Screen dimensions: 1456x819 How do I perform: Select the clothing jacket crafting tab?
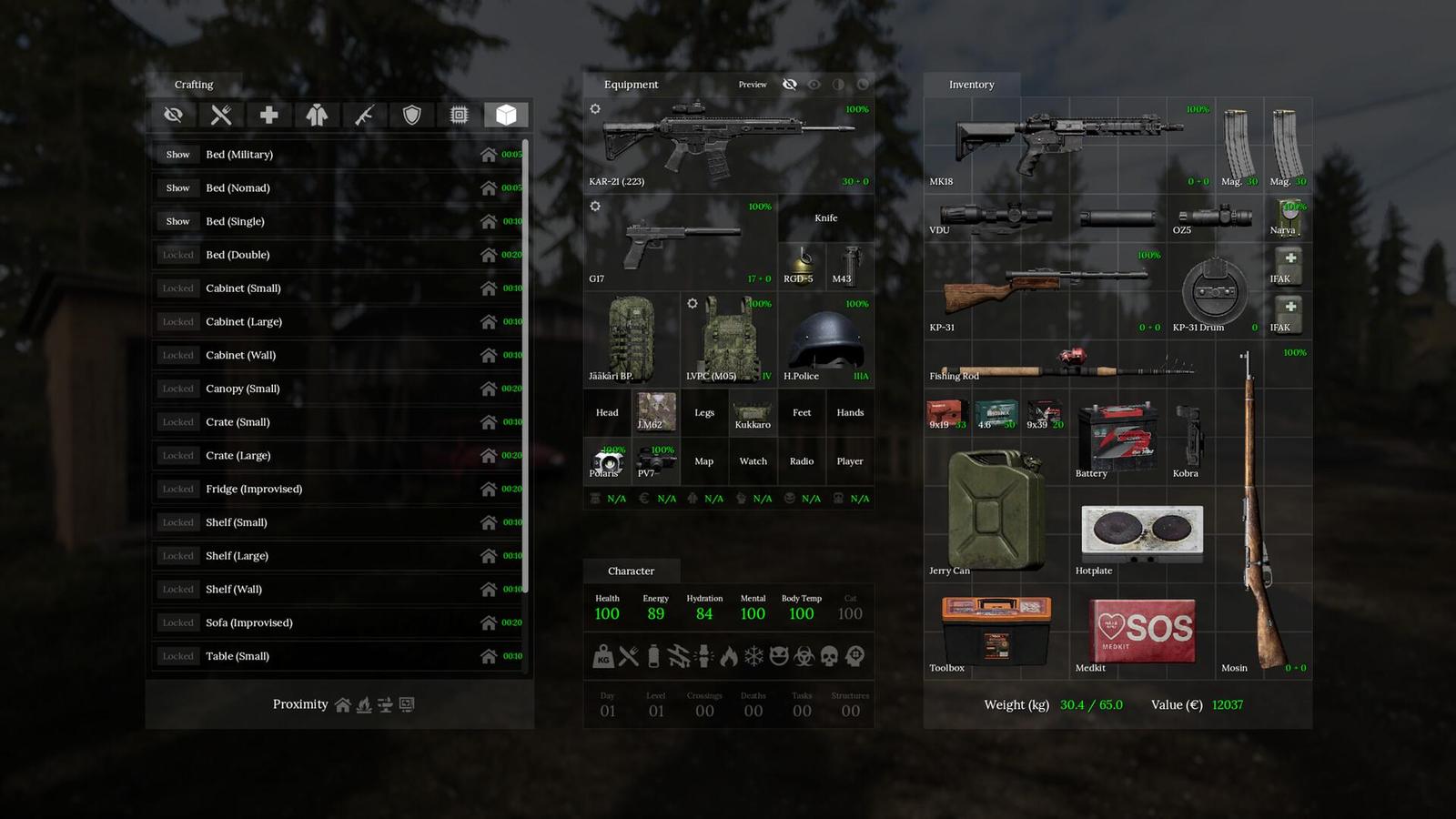click(317, 115)
